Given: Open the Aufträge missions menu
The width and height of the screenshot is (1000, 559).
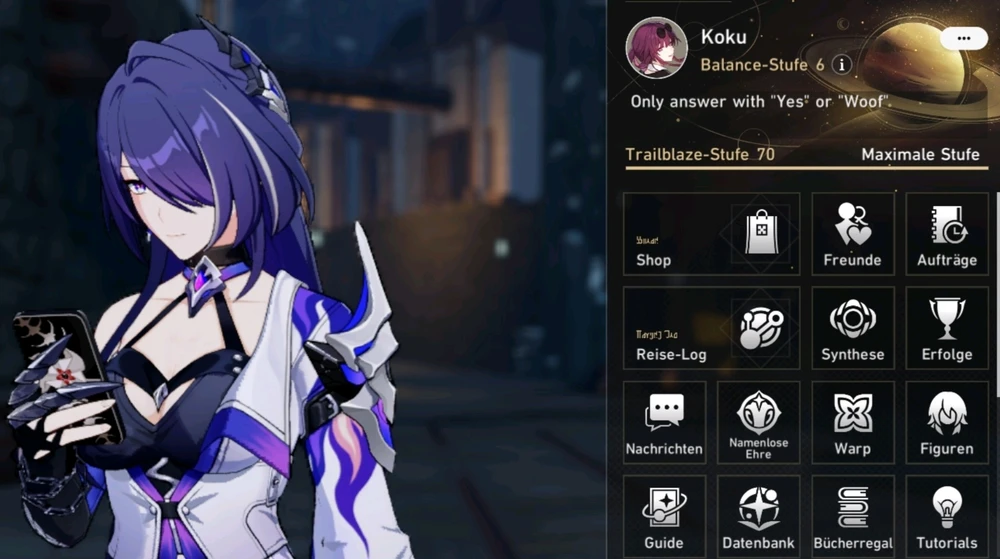Looking at the screenshot, I should (946, 233).
